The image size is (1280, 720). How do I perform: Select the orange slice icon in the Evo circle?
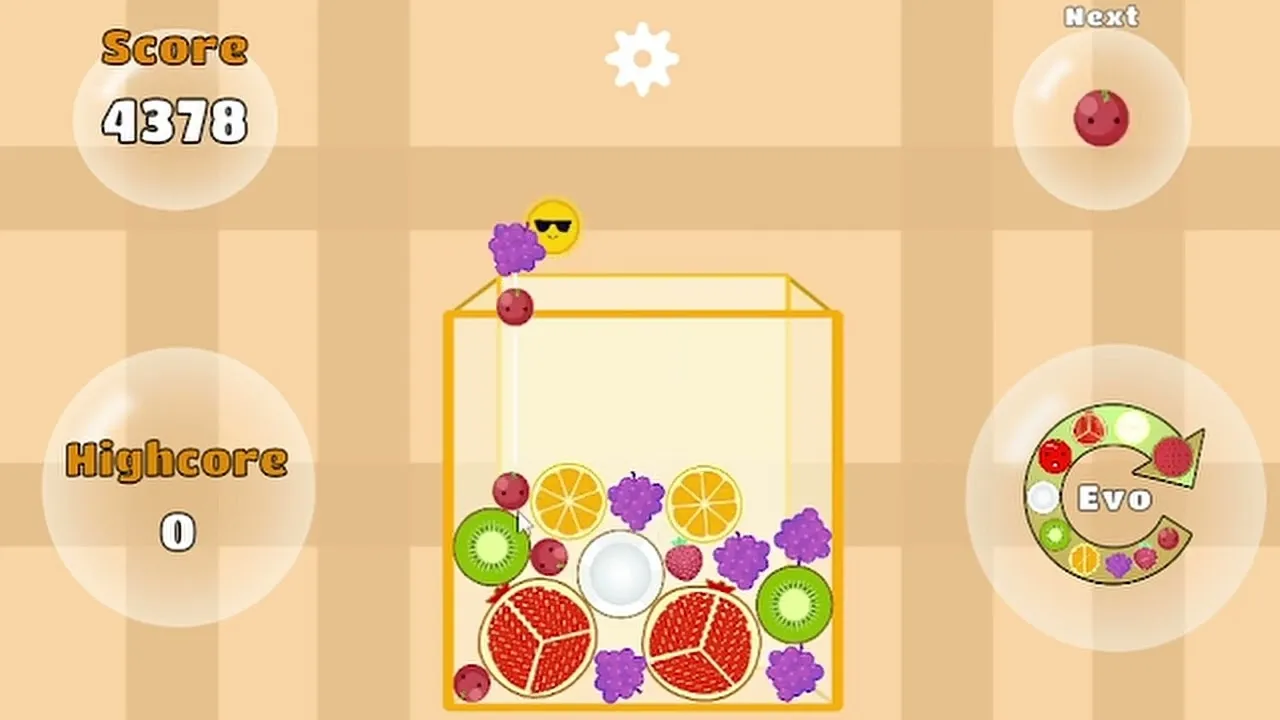pyautogui.click(x=1083, y=558)
